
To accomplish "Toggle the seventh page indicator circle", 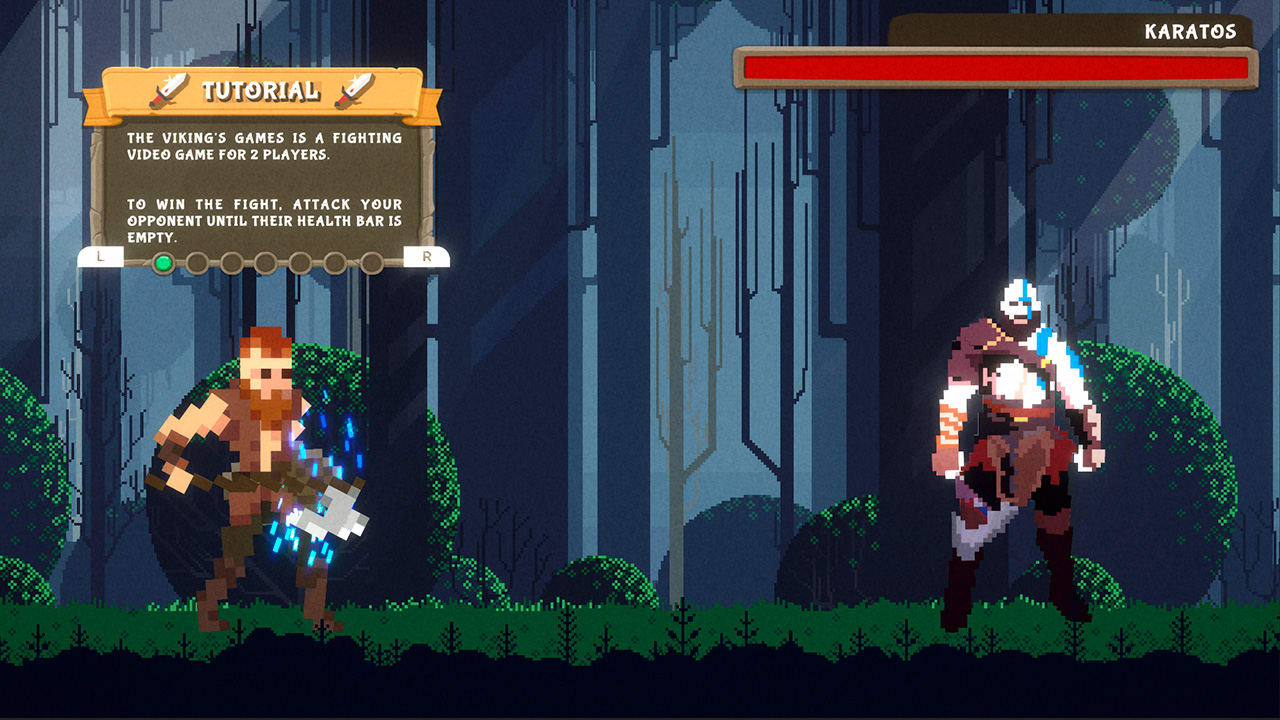I will pos(372,263).
